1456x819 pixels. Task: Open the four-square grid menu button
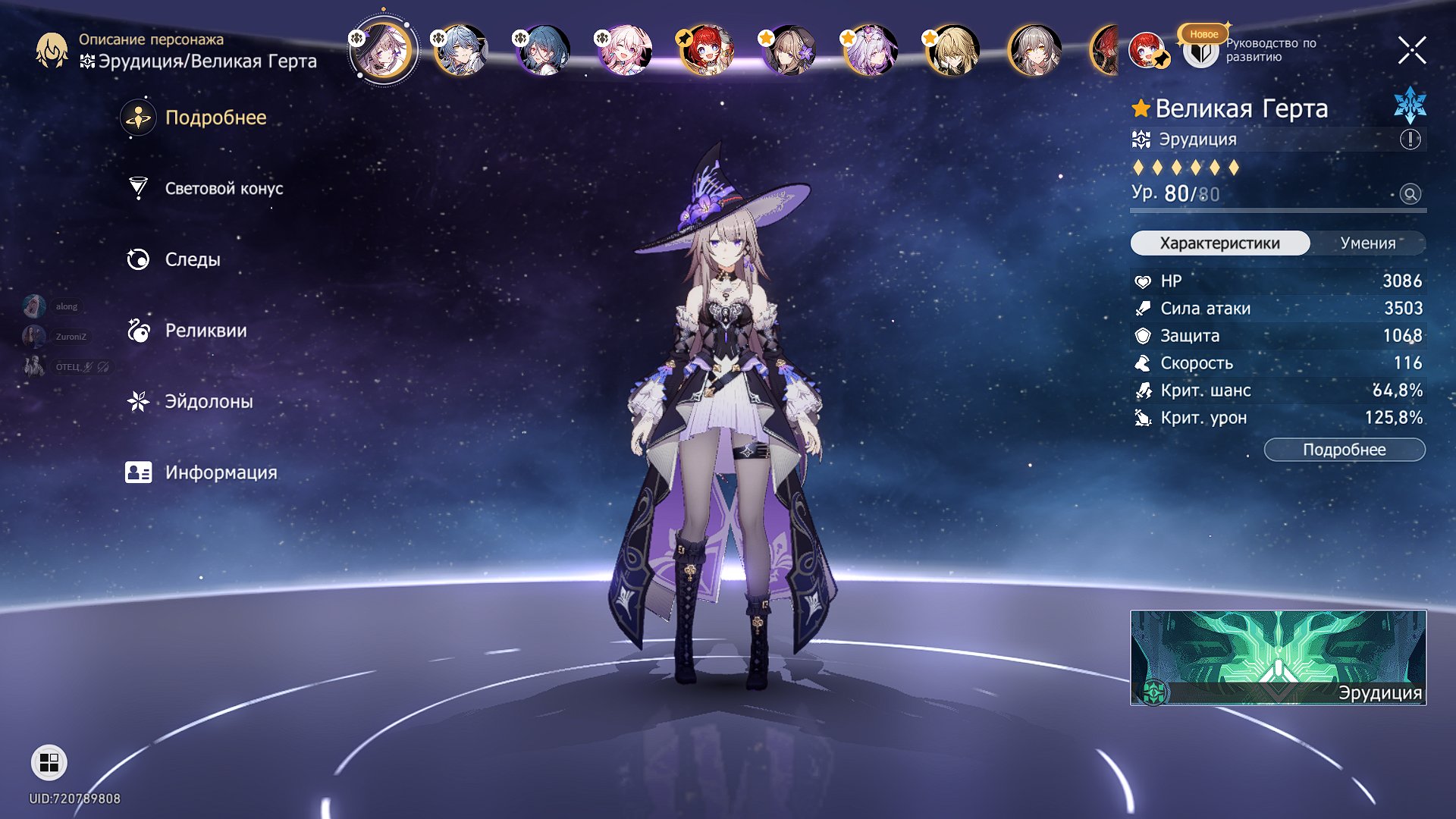click(49, 762)
